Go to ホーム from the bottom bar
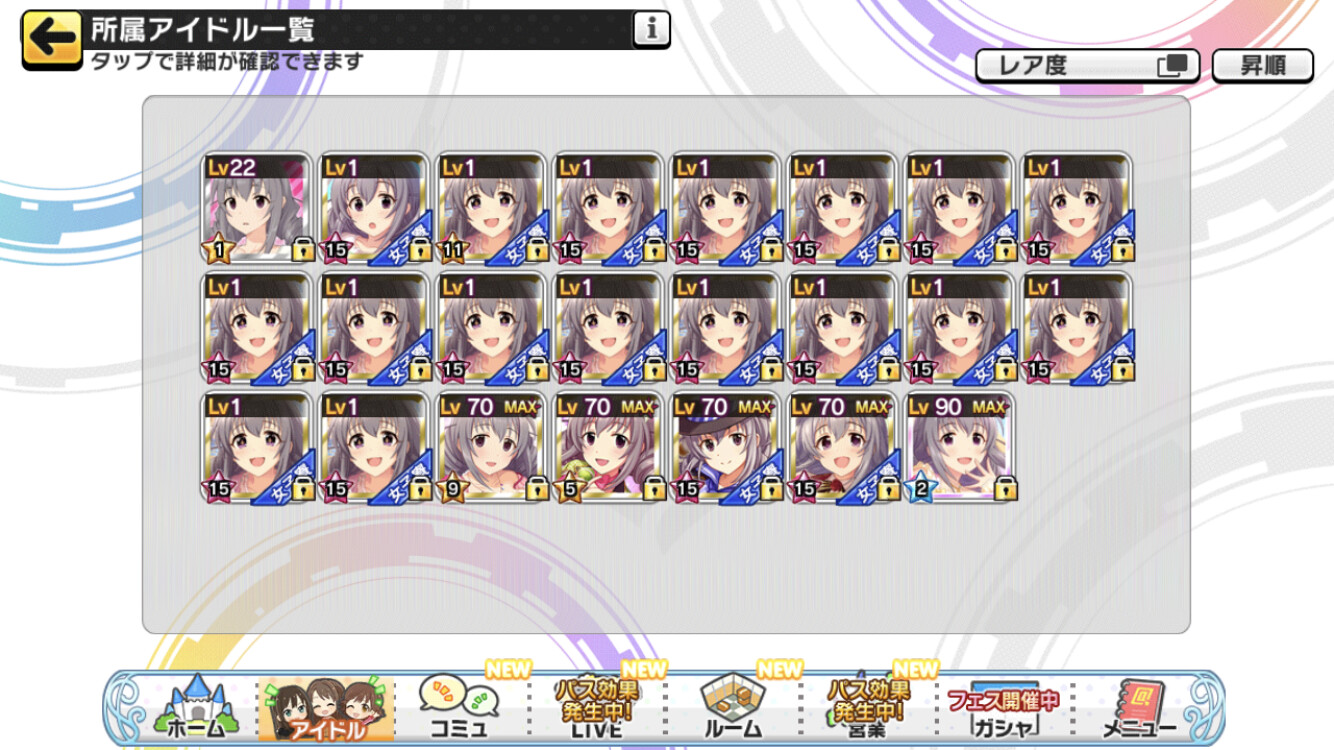This screenshot has width=1334, height=750. tap(192, 708)
